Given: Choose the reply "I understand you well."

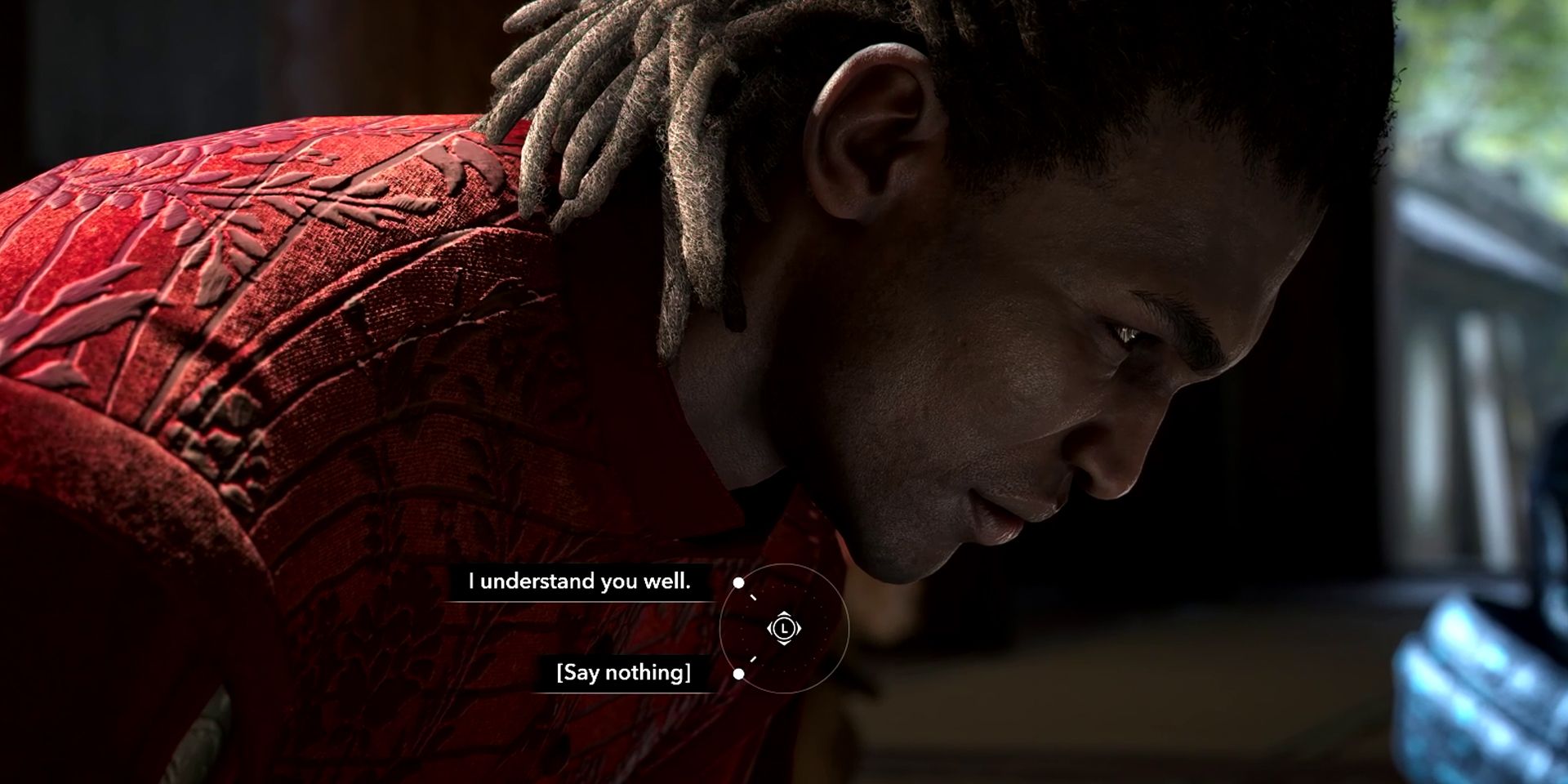Looking at the screenshot, I should [579, 581].
